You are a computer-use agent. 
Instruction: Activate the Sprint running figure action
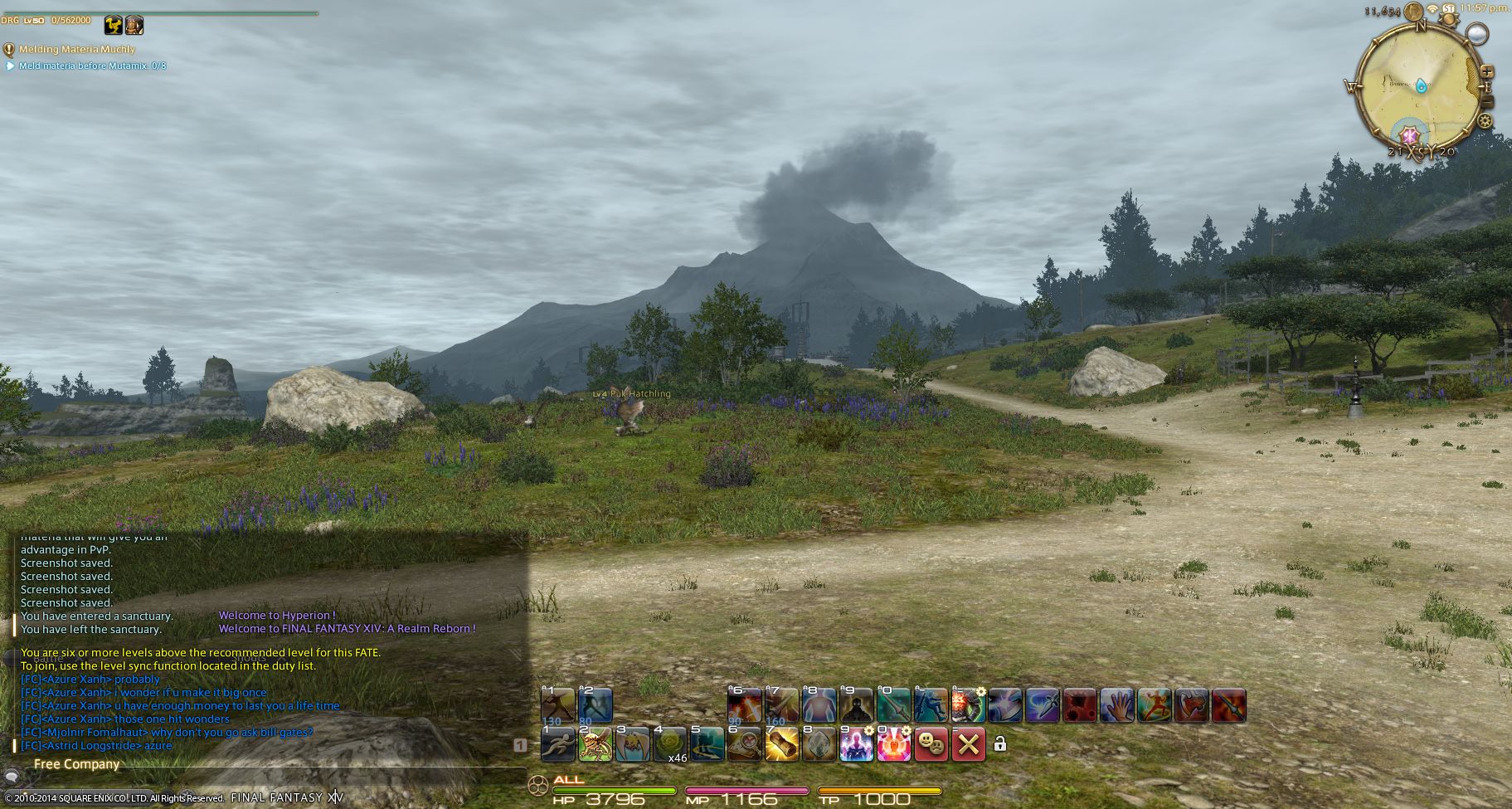558,744
